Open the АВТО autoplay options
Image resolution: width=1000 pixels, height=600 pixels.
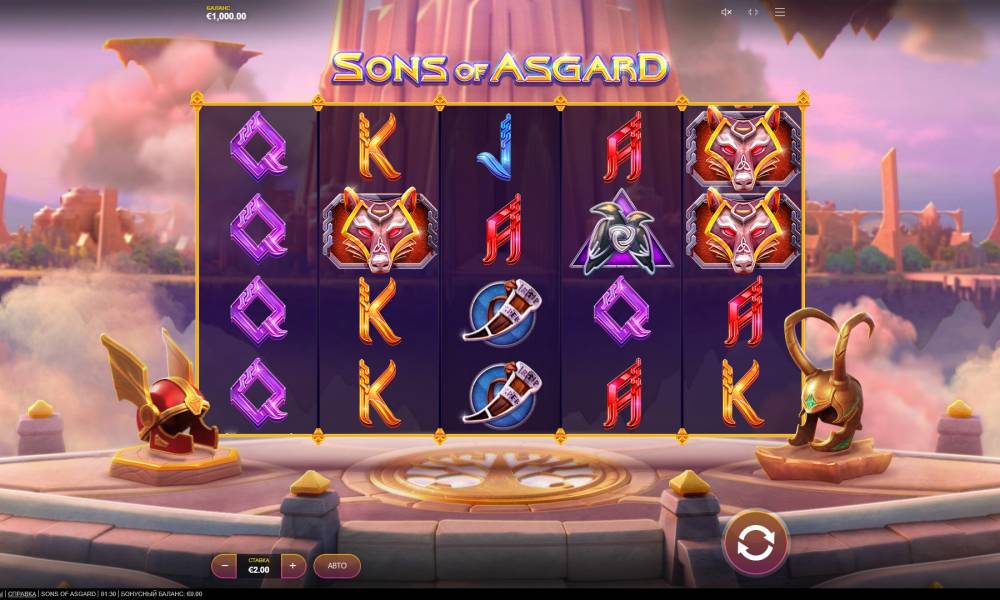pos(337,566)
